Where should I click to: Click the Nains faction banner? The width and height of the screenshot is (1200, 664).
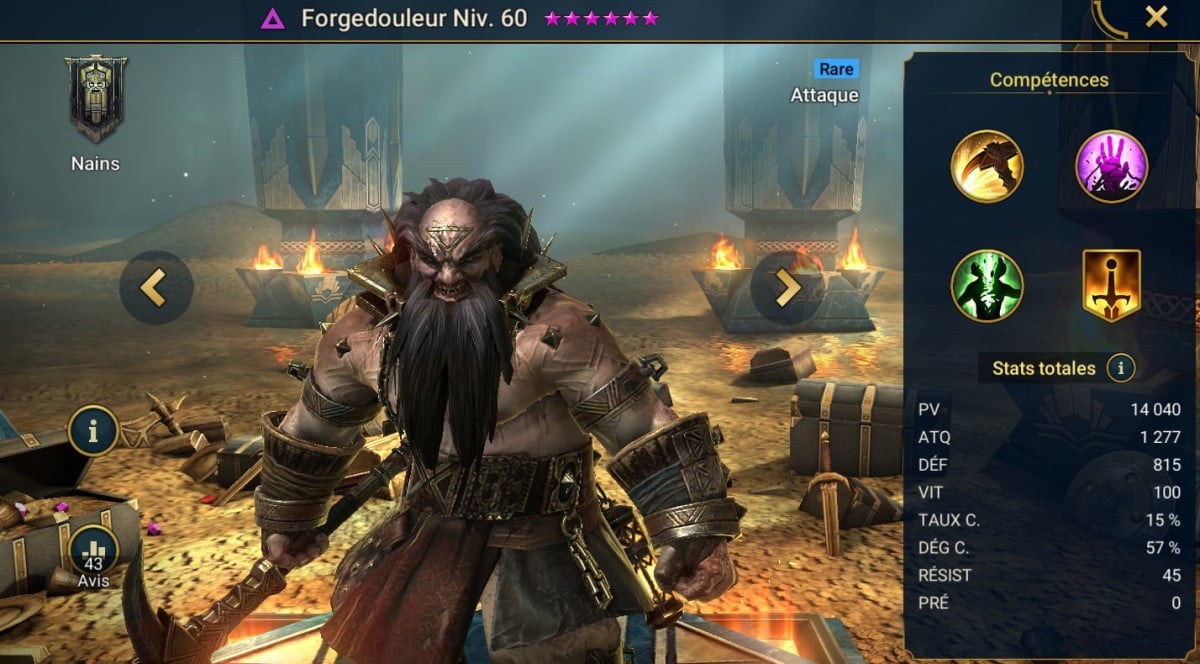tap(96, 98)
